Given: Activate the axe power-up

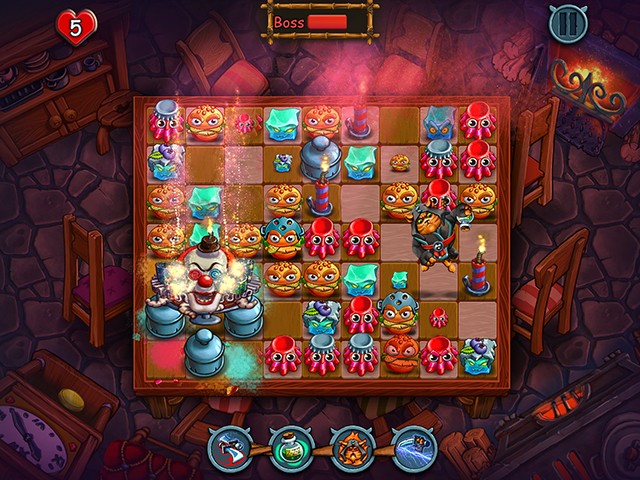Looking at the screenshot, I should (x=229, y=448).
